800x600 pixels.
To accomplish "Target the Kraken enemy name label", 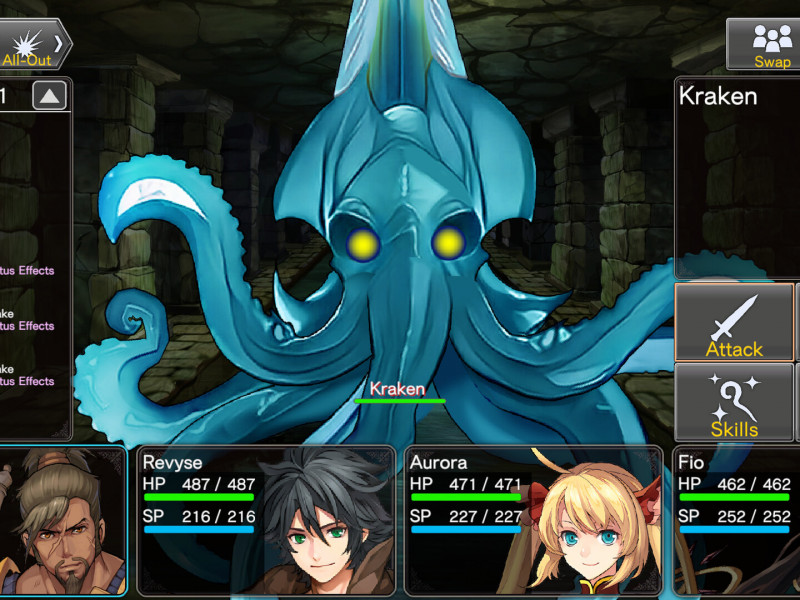I will click(398, 389).
